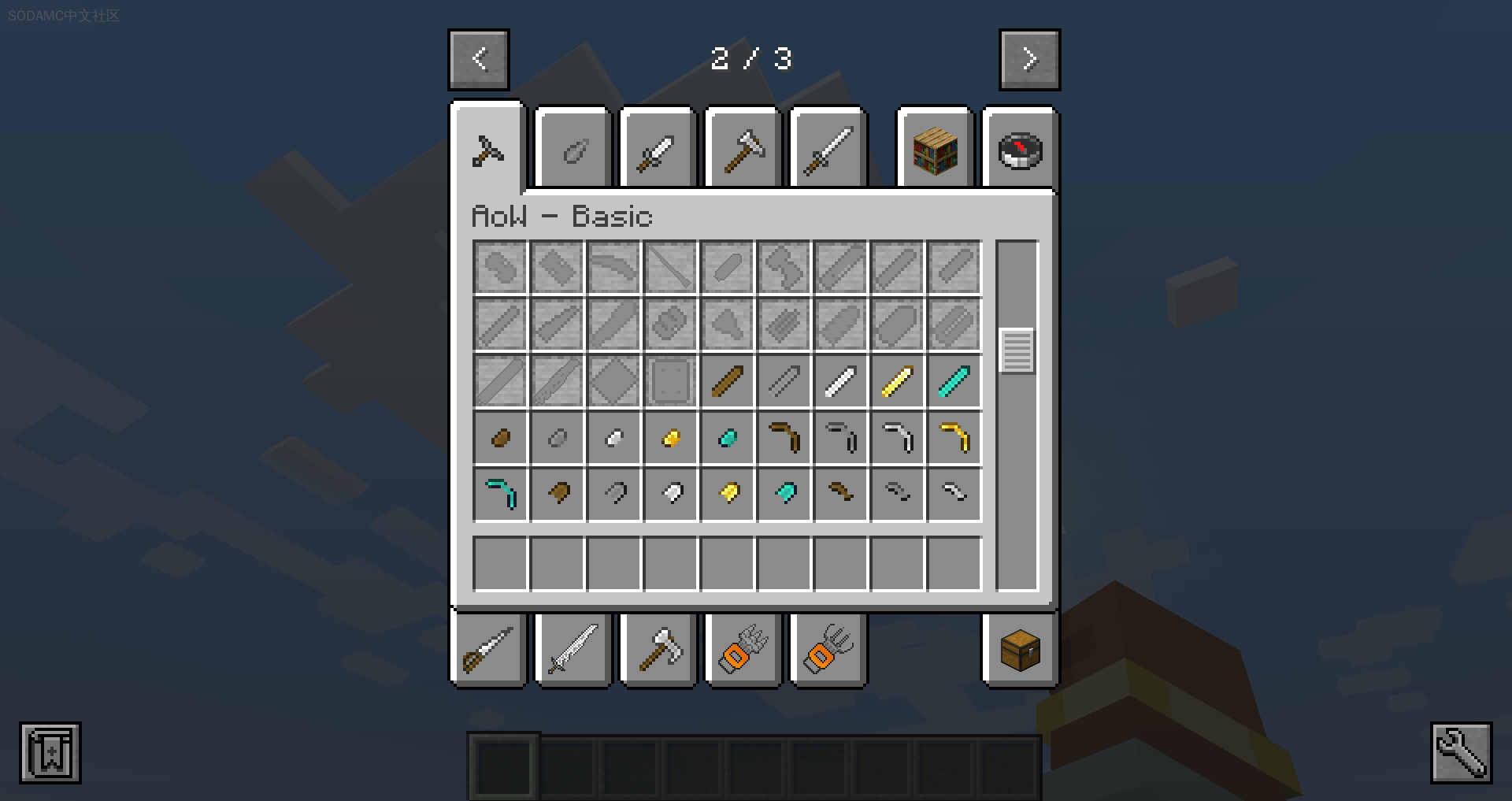Select the AoW Basic tab
1512x801 pixels.
pyautogui.click(x=487, y=150)
